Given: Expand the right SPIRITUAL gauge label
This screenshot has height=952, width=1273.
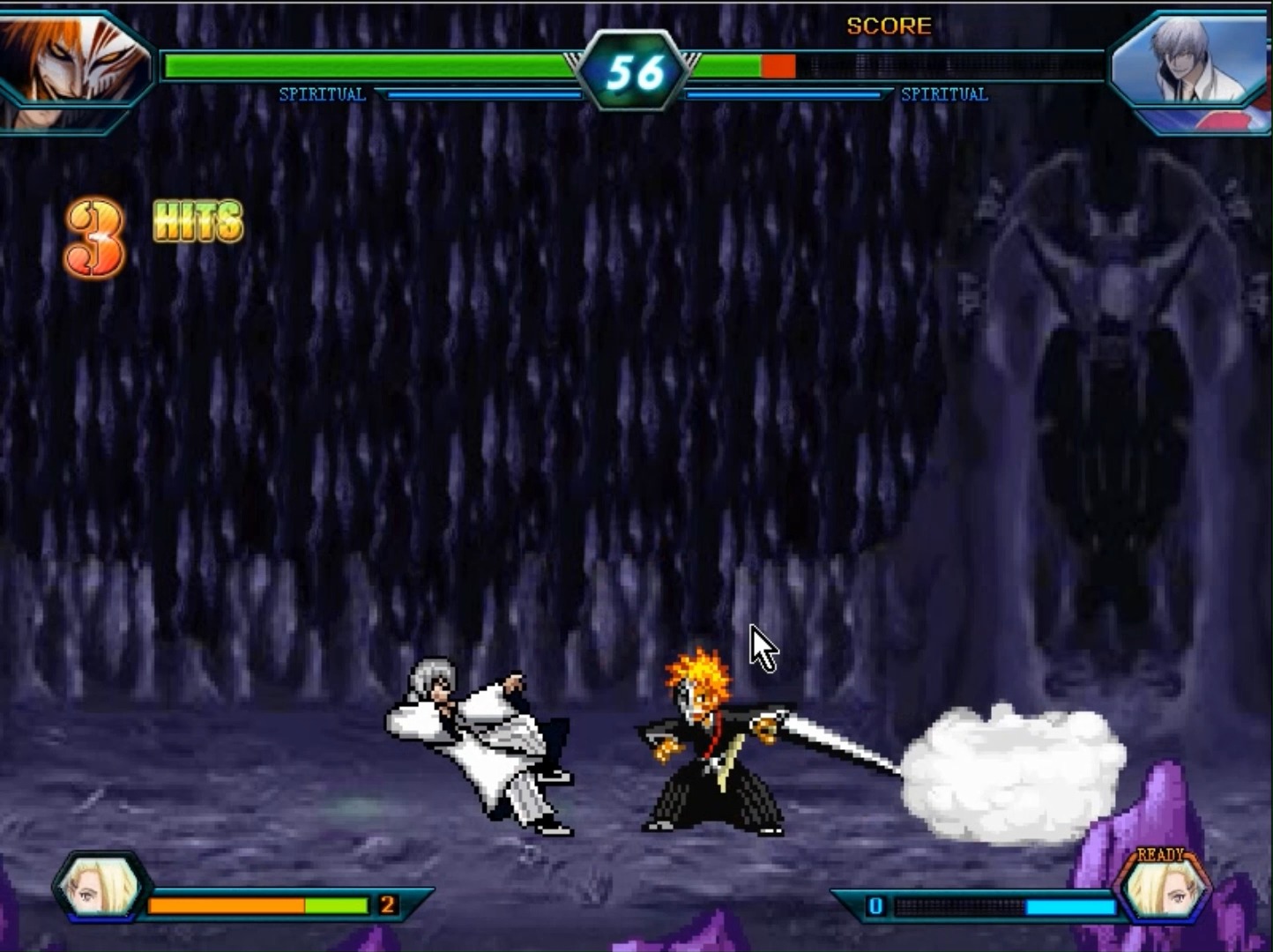Looking at the screenshot, I should pyautogui.click(x=945, y=94).
